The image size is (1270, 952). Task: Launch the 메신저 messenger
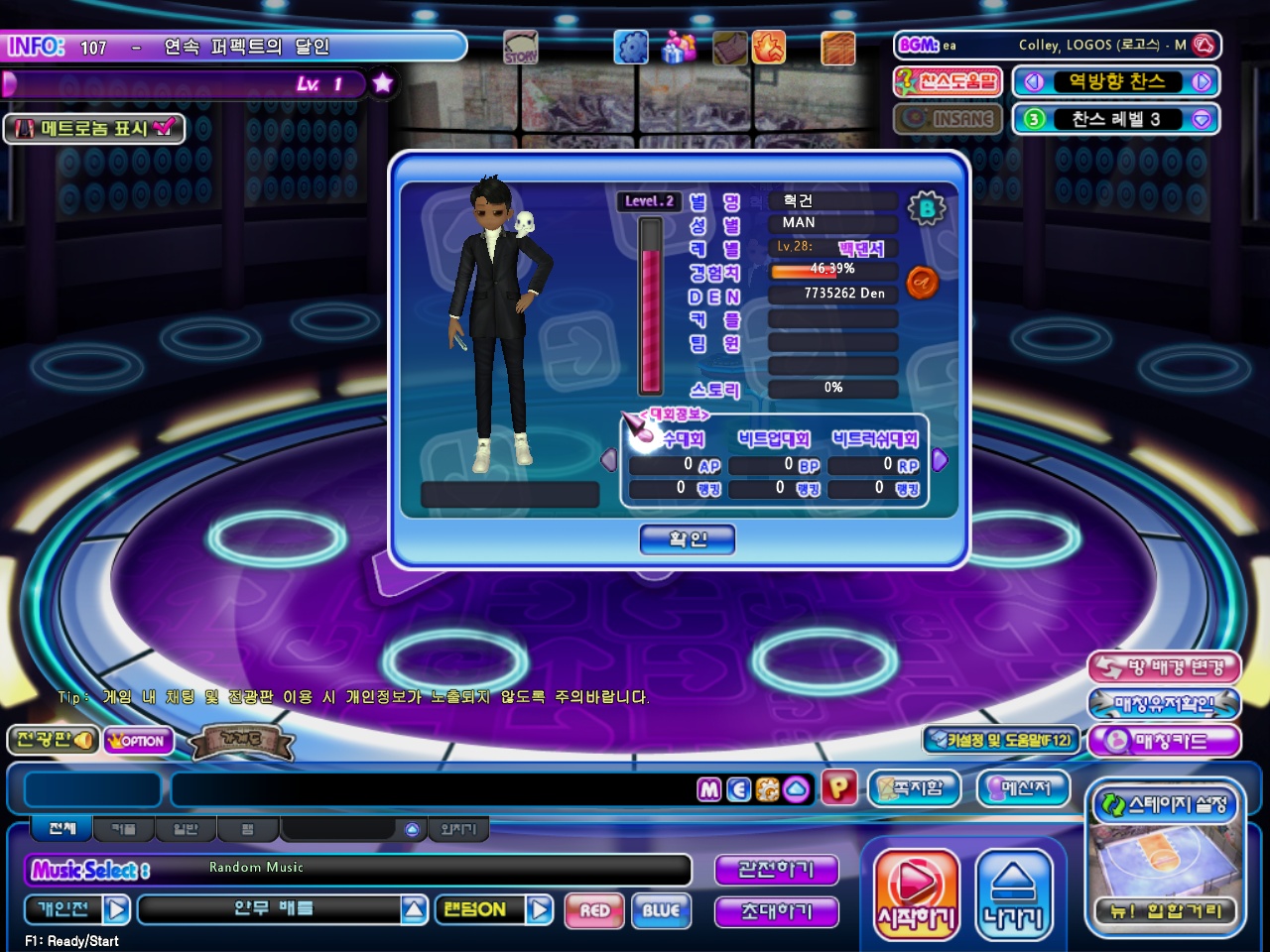[1023, 788]
